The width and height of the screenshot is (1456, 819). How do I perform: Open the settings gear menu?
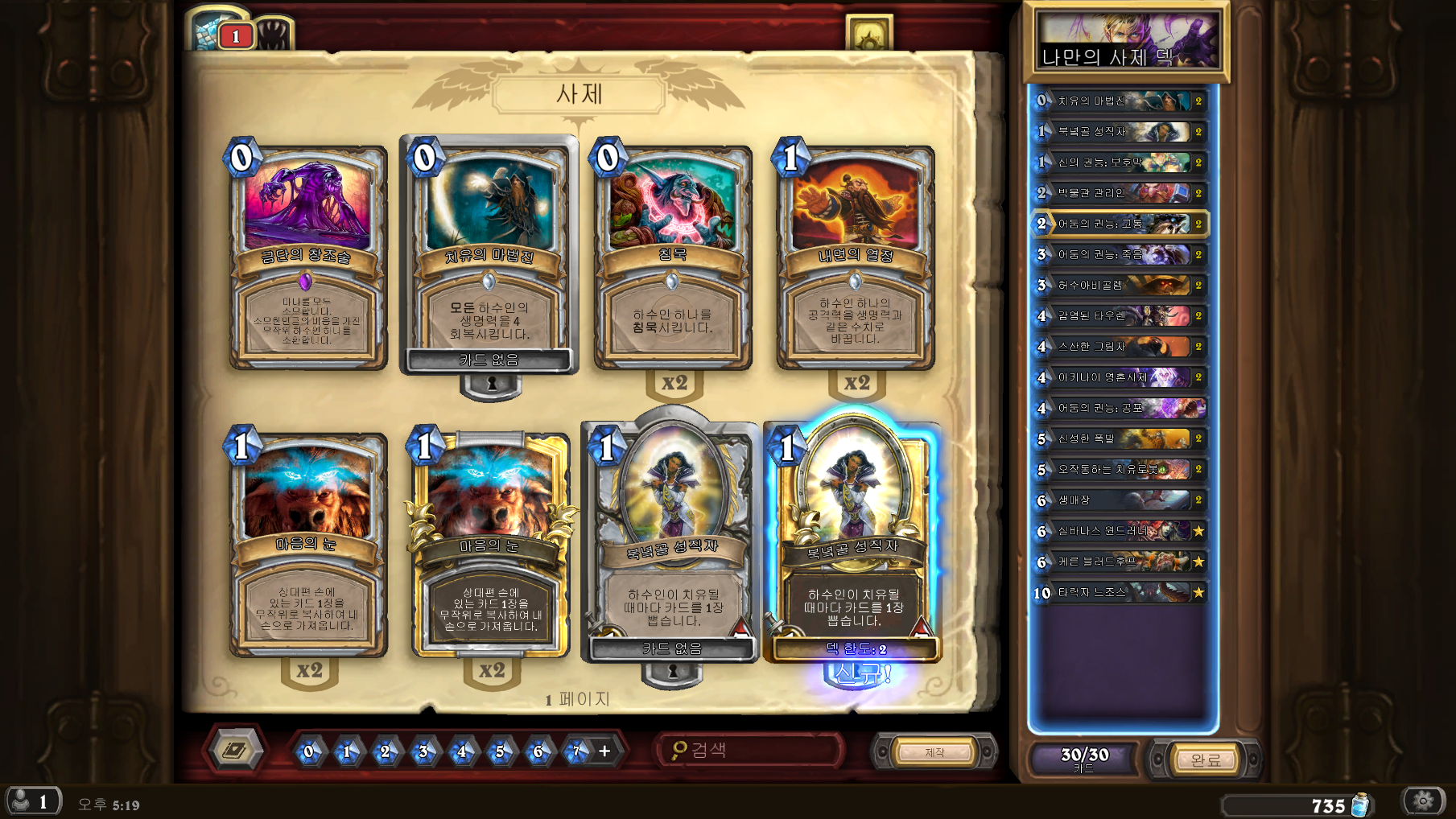click(x=1423, y=800)
